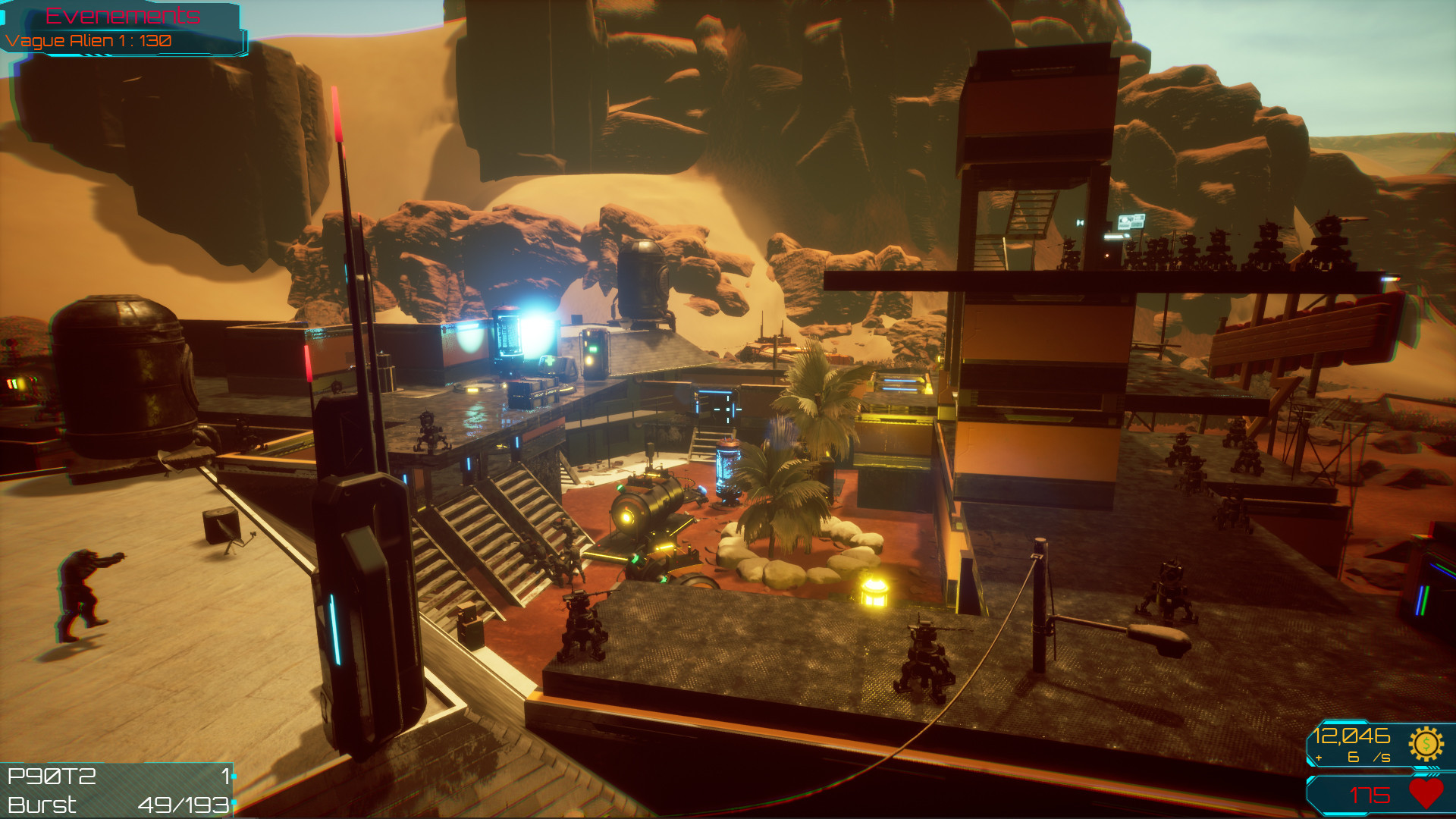This screenshot has height=819, width=1456.
Task: Open the Evenements events panel
Action: (123, 16)
